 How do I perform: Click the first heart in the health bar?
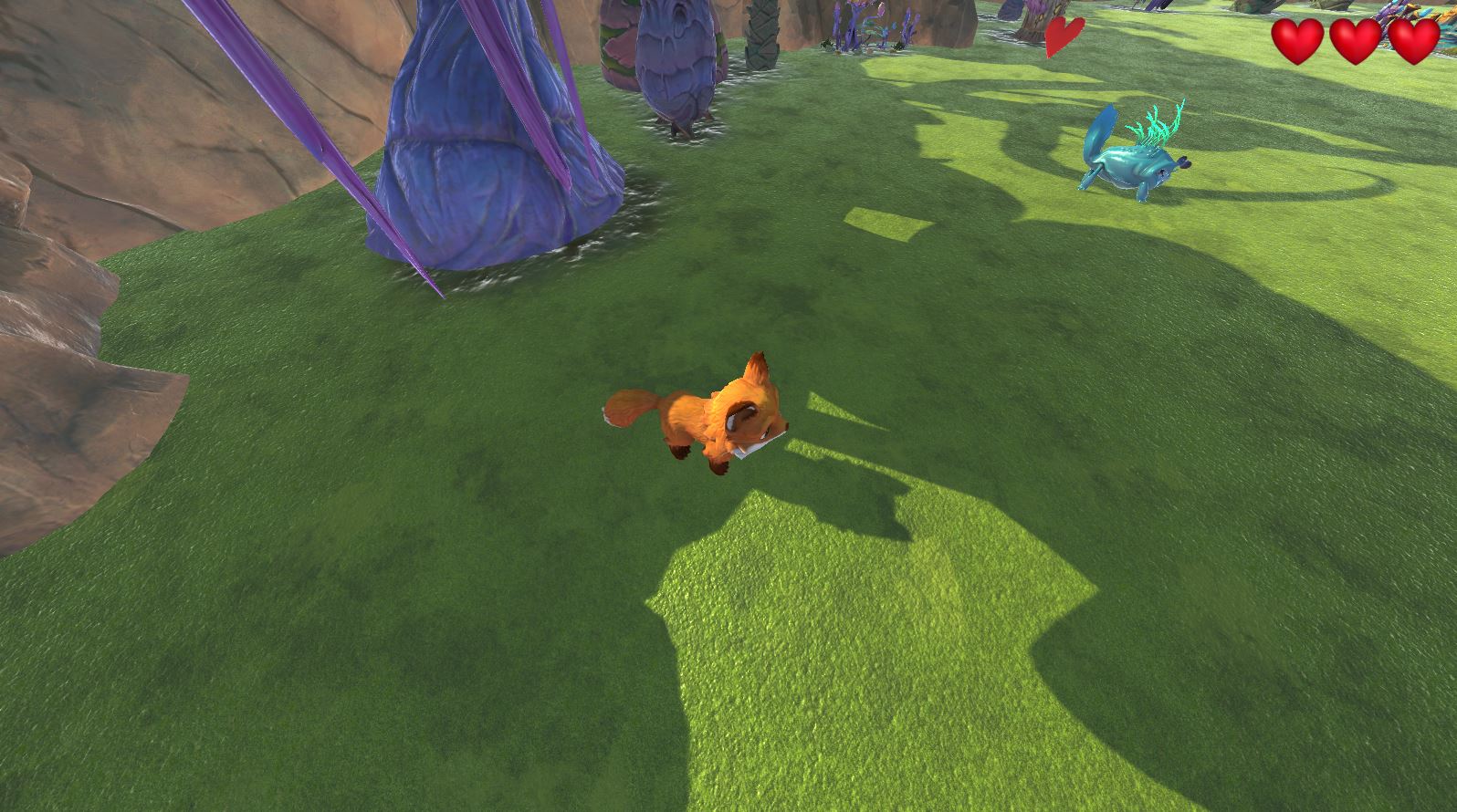pos(1299,40)
